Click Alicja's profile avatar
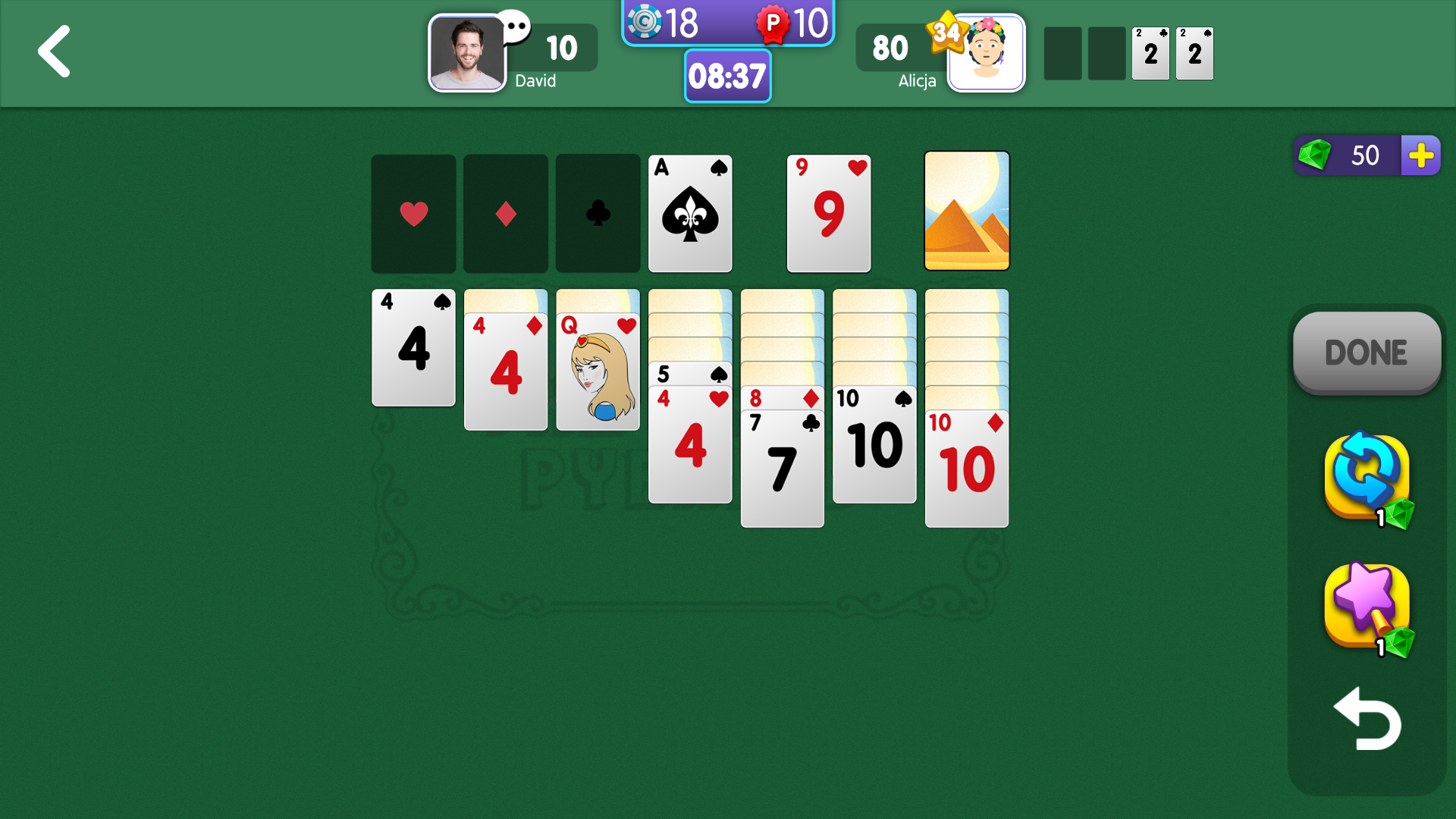The image size is (1456, 819). pos(986,53)
